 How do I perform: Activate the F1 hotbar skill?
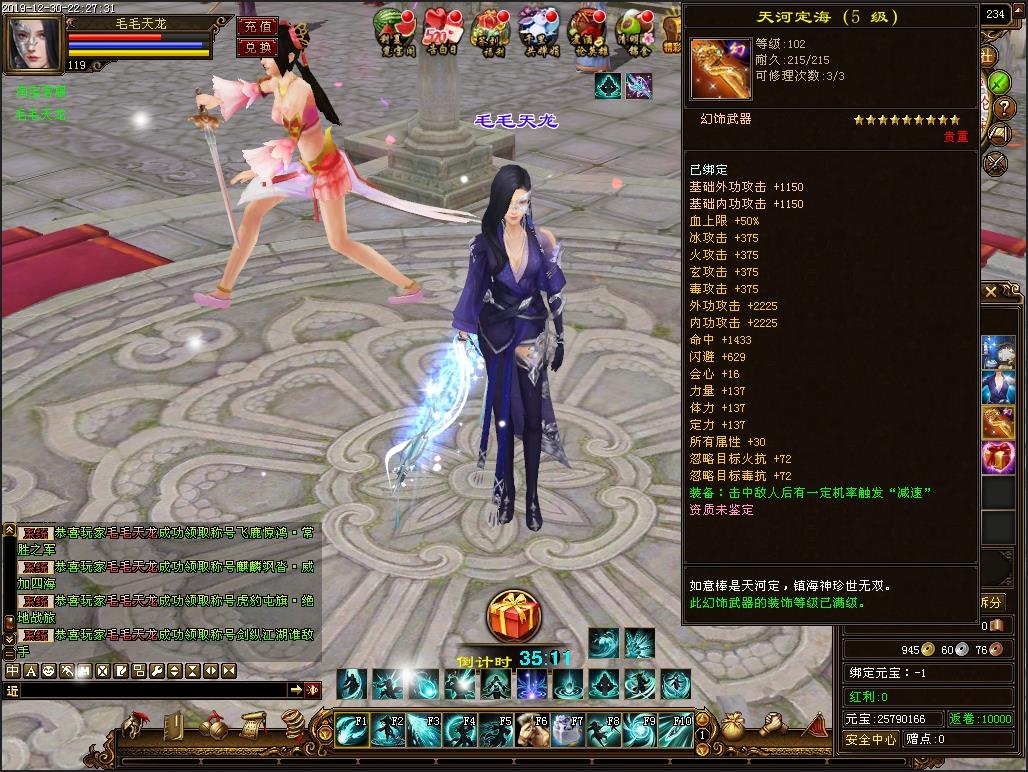click(352, 729)
